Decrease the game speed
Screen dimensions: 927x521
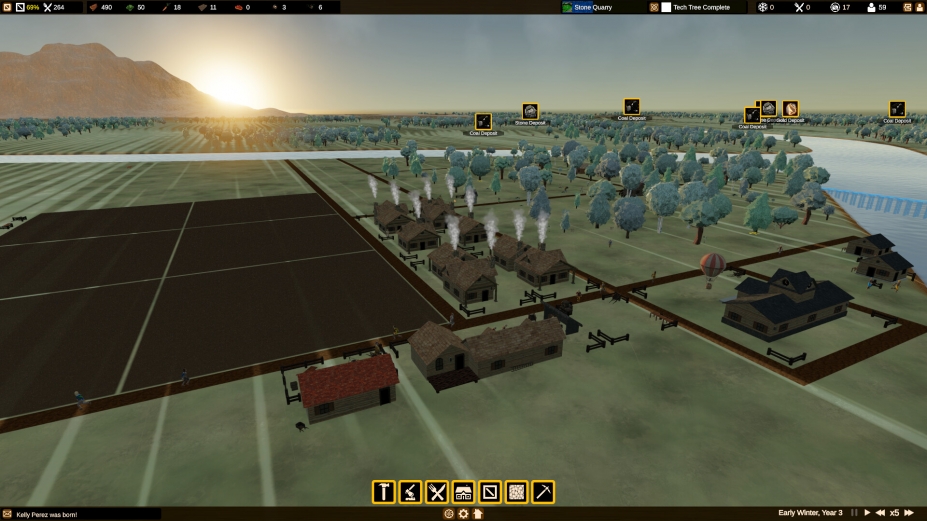point(880,513)
